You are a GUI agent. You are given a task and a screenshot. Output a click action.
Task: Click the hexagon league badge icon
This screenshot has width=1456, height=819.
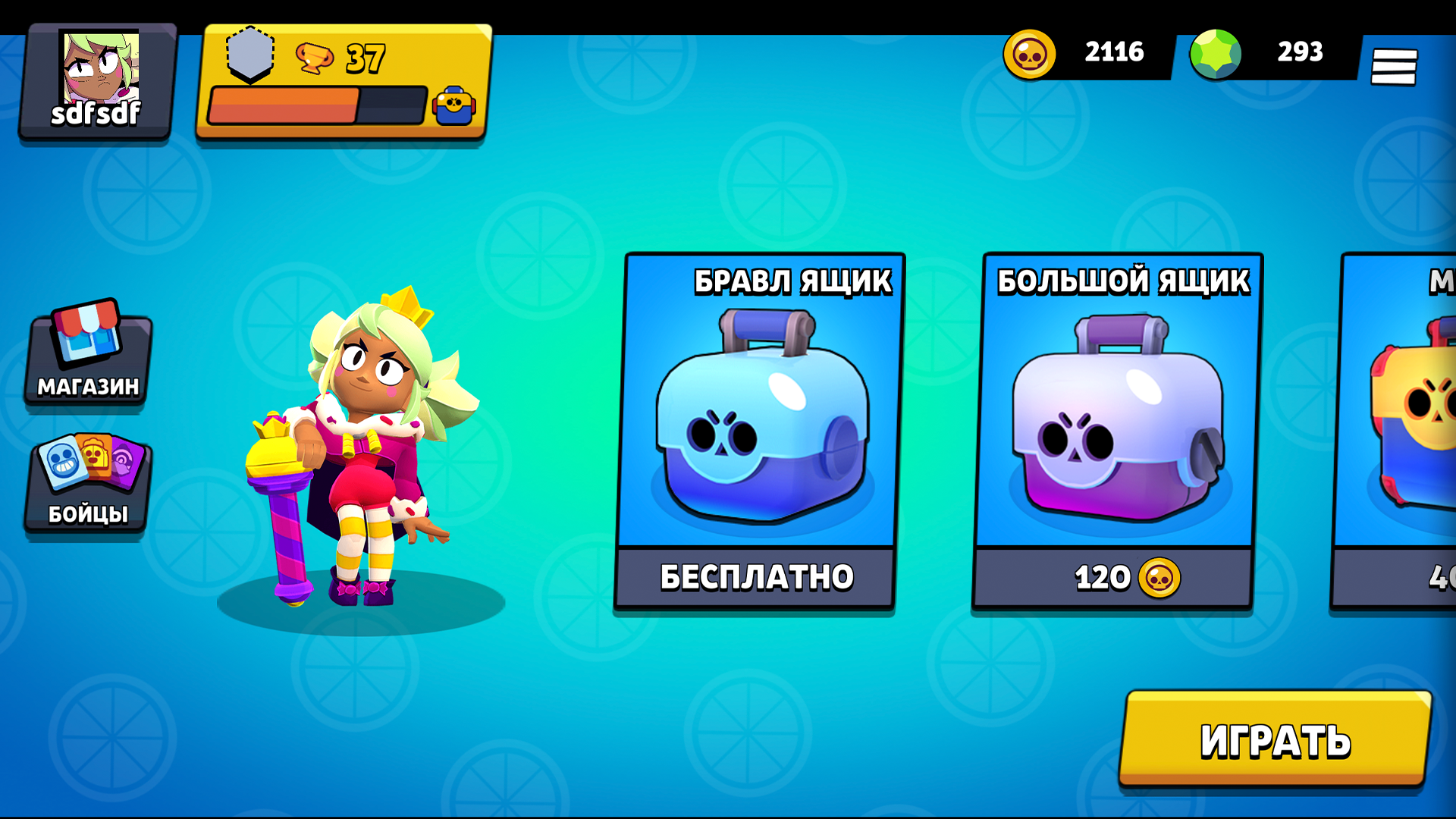250,53
